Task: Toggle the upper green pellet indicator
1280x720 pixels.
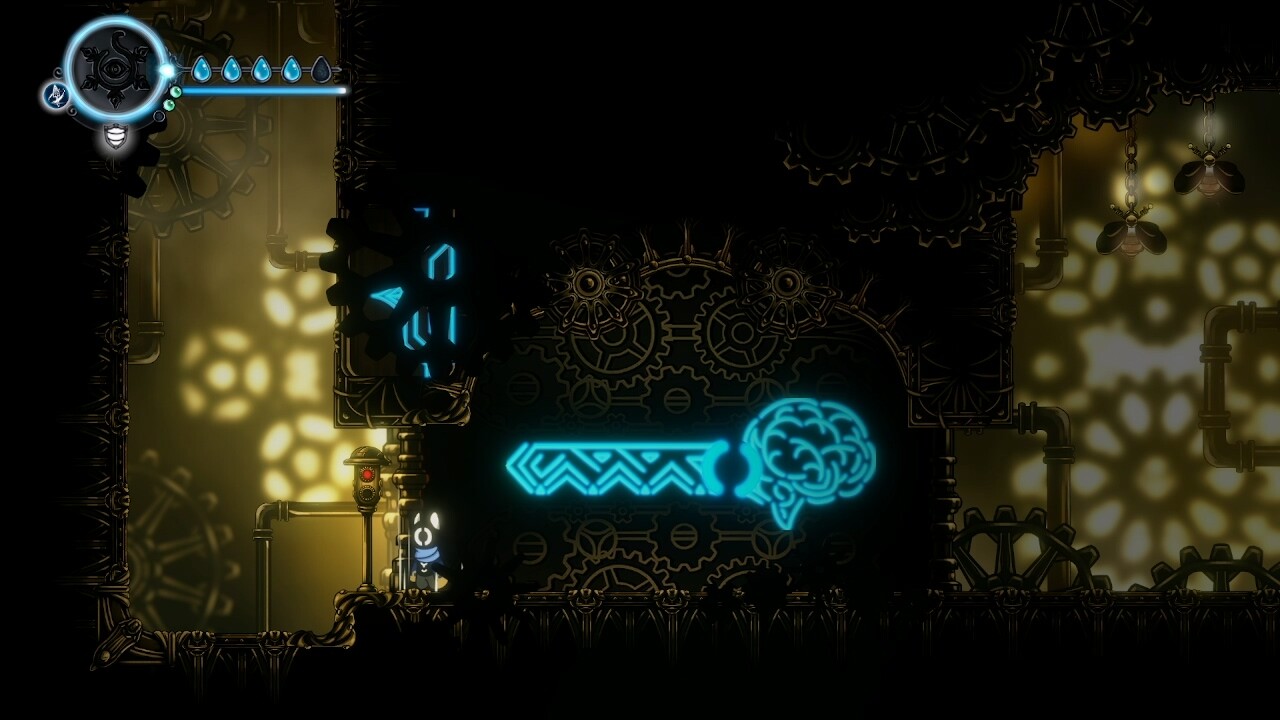Action: coord(174,92)
